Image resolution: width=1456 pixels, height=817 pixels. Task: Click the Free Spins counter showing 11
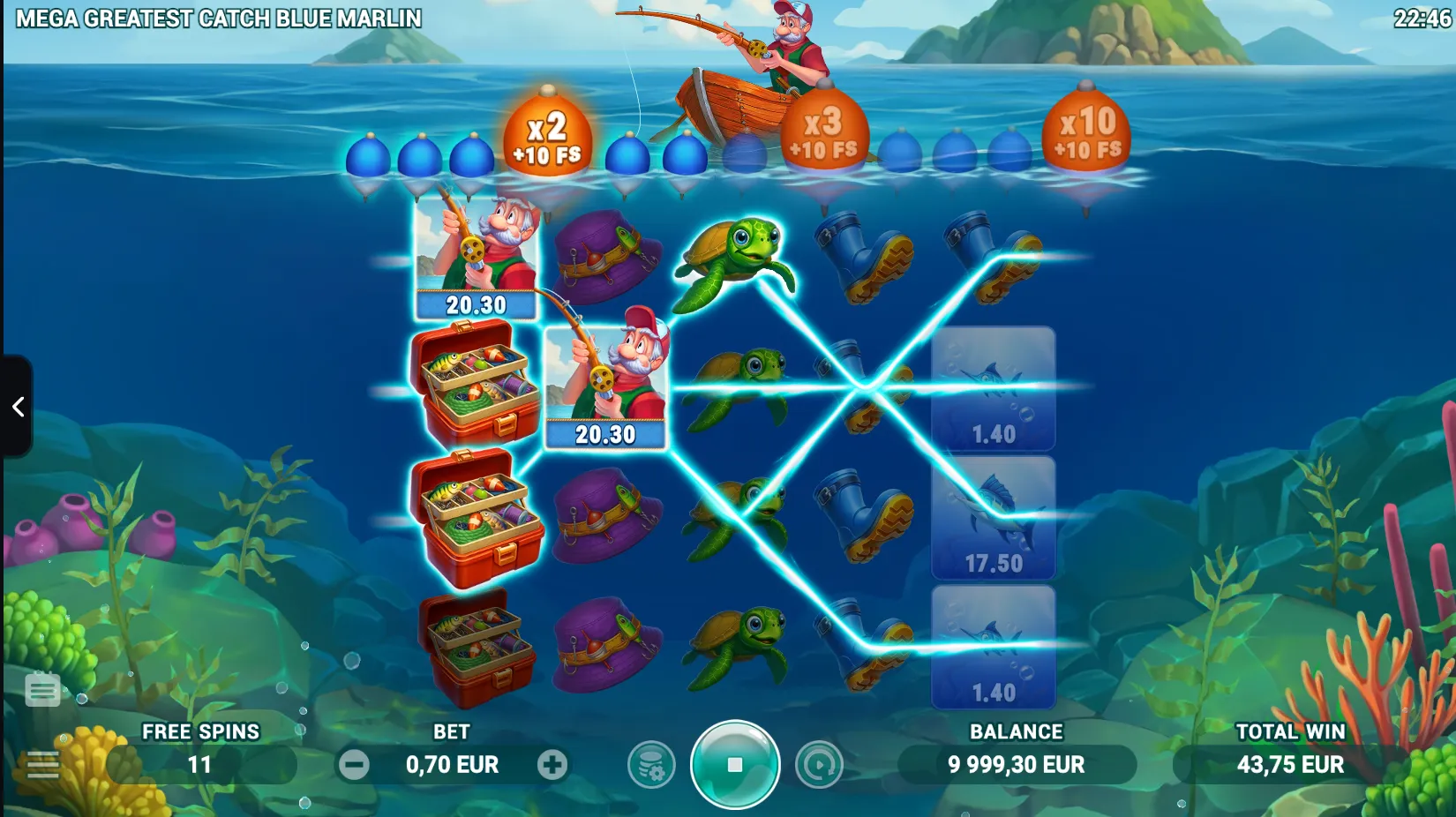pyautogui.click(x=199, y=765)
